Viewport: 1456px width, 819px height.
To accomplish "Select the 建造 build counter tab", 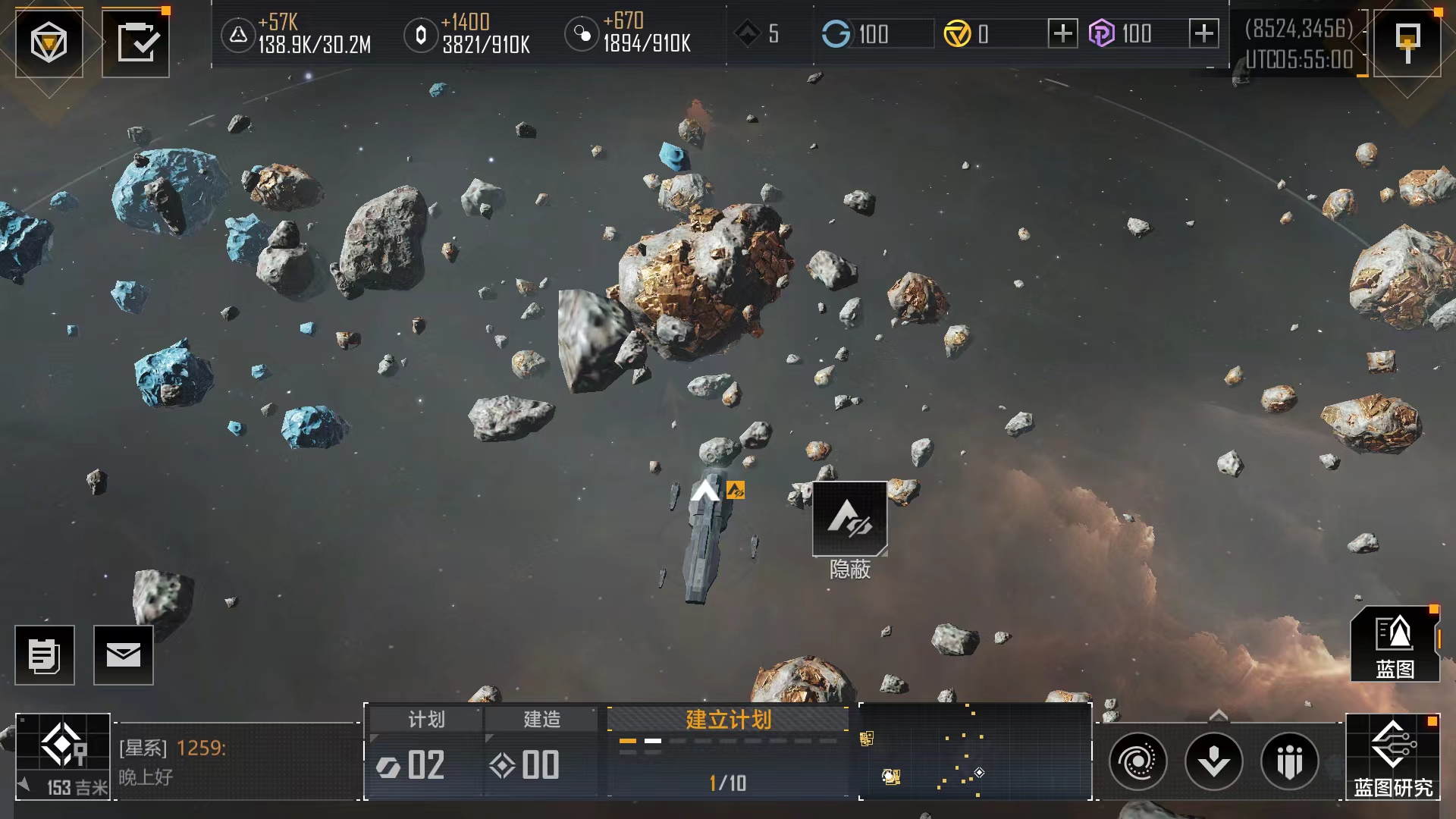I will click(x=541, y=751).
